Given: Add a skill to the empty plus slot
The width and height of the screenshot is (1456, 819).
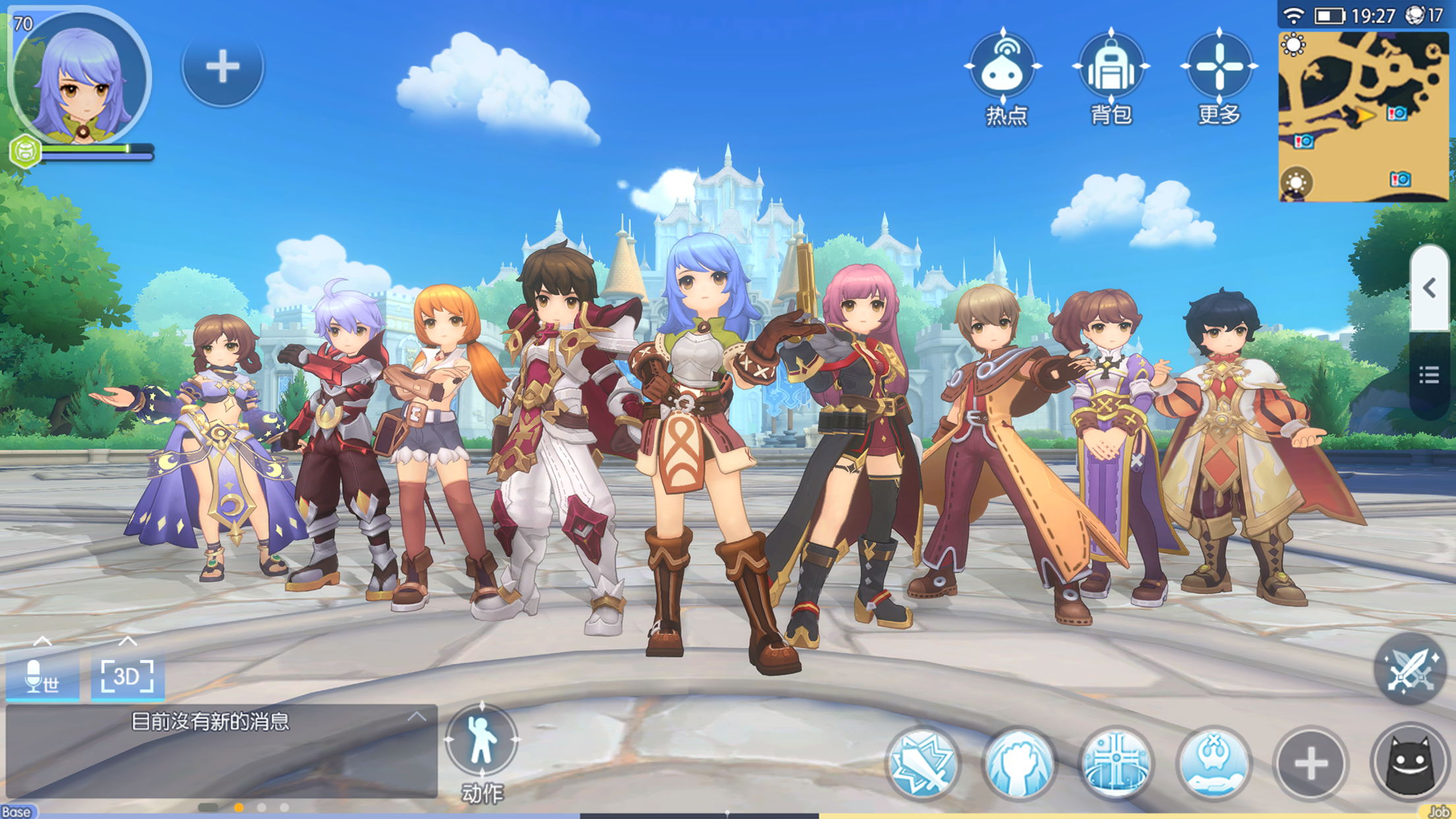Looking at the screenshot, I should pos(1310,764).
